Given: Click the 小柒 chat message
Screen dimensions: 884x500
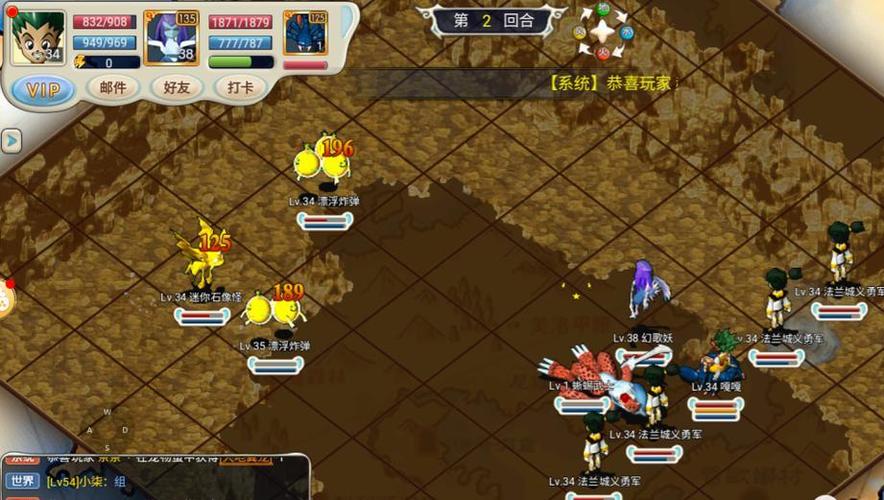Looking at the screenshot, I should tap(90, 481).
